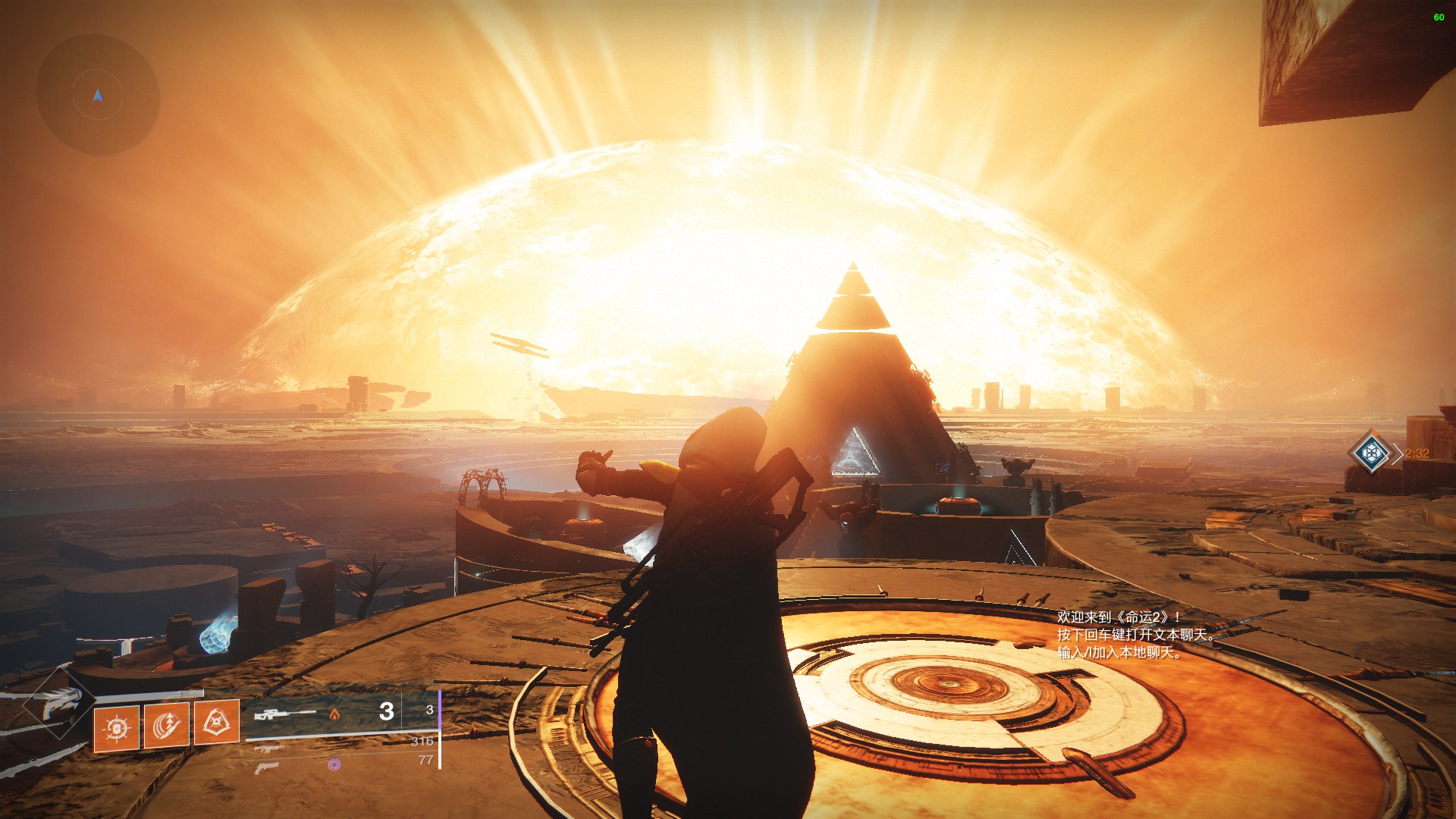1456x819 pixels.
Task: Switch to the auto rifle weapon slot
Action: [268, 748]
